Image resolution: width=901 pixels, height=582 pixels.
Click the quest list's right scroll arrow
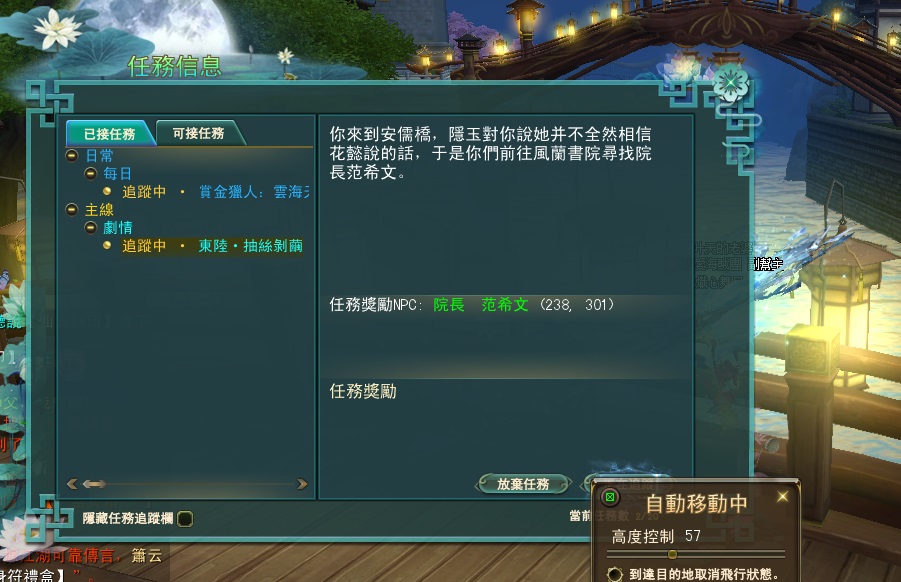coord(303,484)
